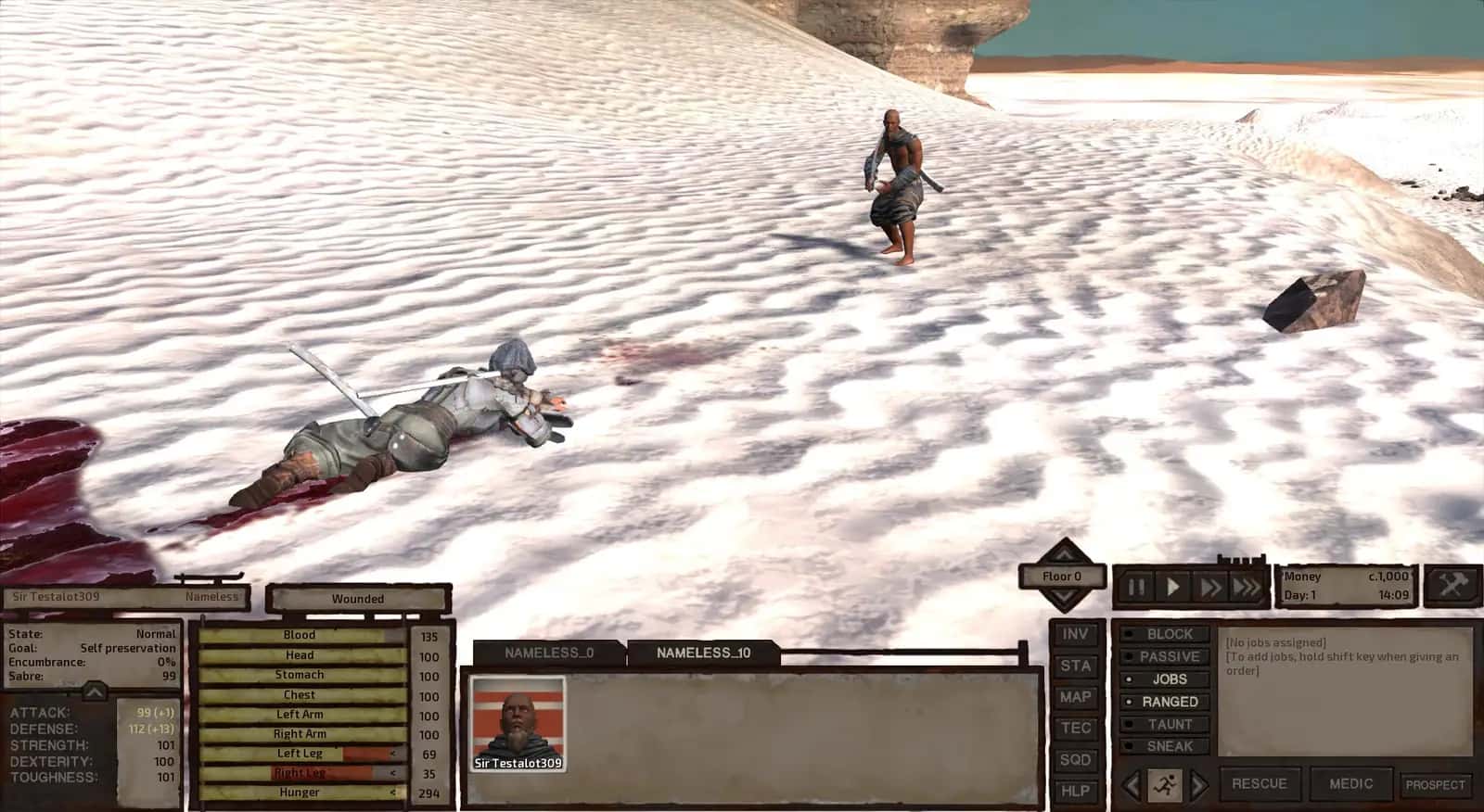
Task: Open the world map with the MAP icon
Action: pos(1076,697)
